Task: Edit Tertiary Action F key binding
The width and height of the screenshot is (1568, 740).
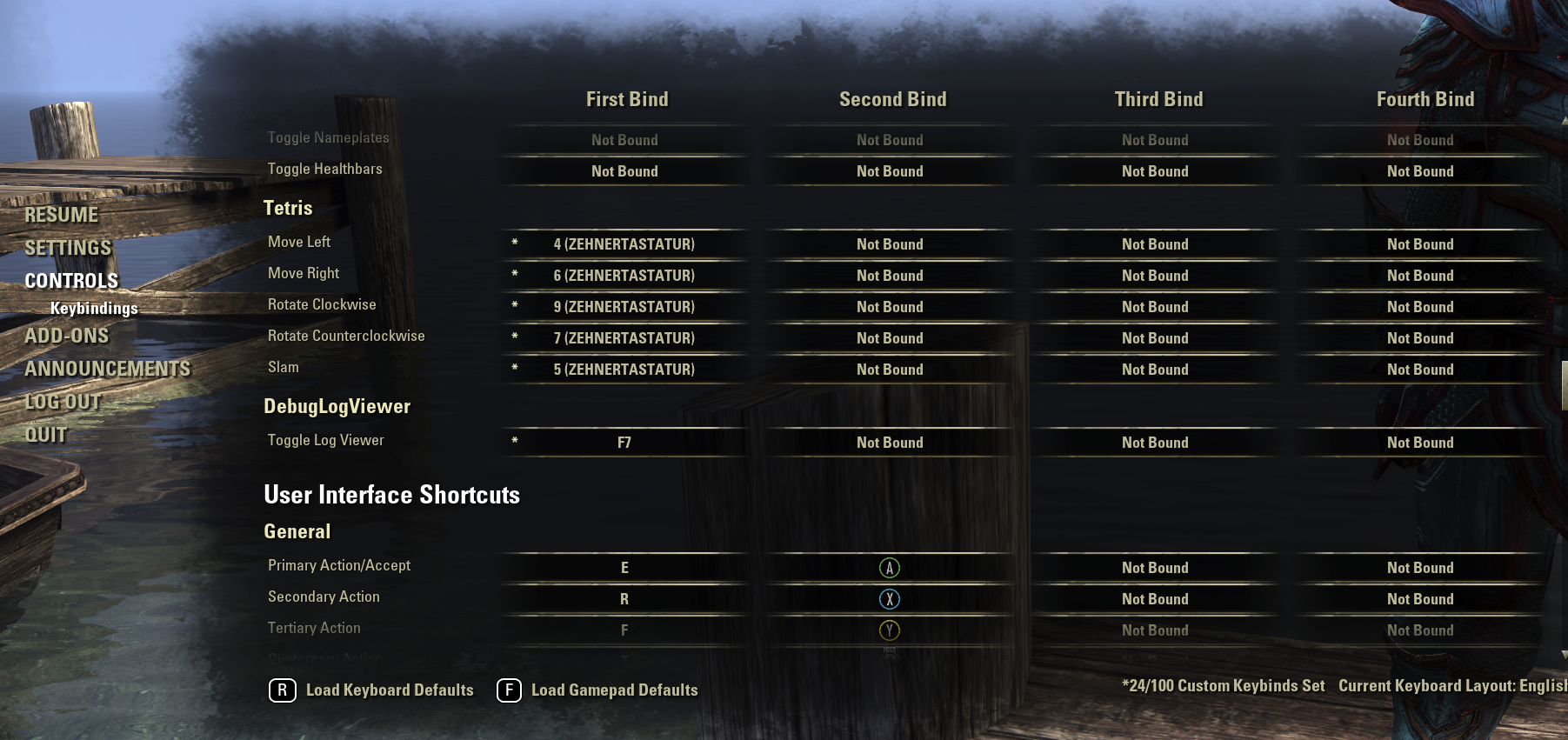Action: (624, 630)
